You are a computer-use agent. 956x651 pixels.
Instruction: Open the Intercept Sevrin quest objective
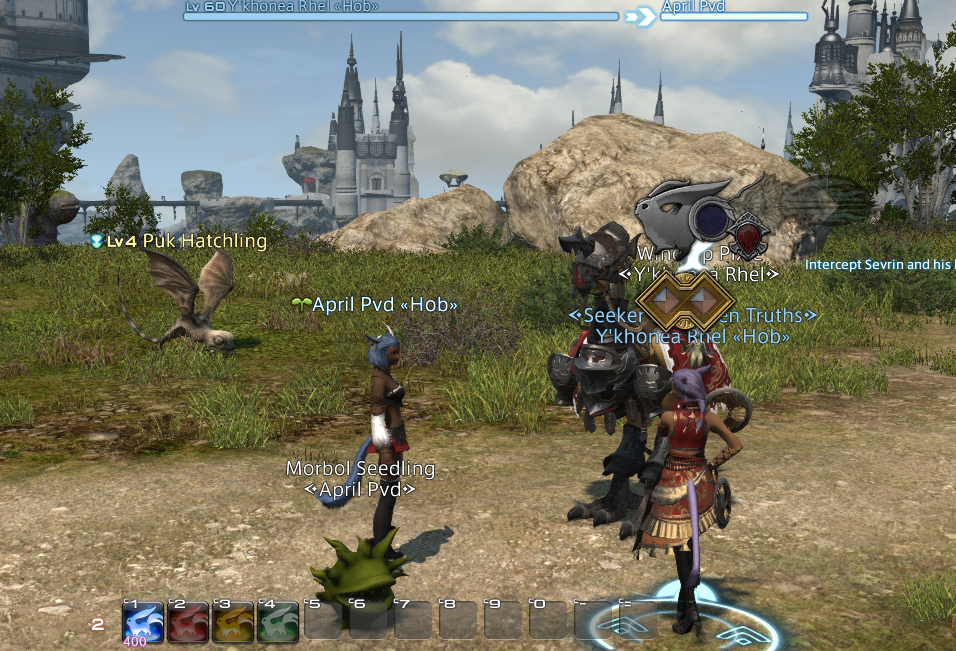(879, 265)
